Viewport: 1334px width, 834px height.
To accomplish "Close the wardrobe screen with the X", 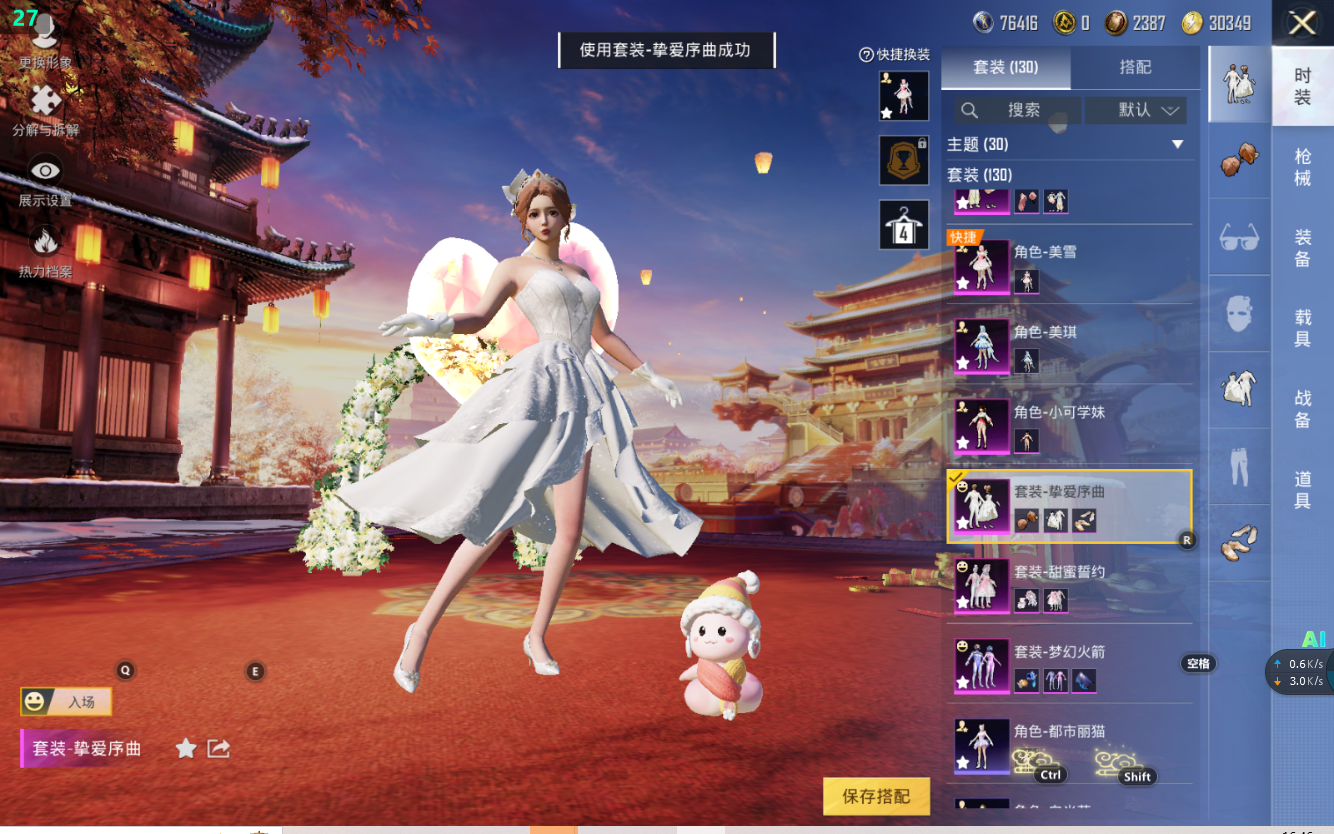I will click(1302, 23).
